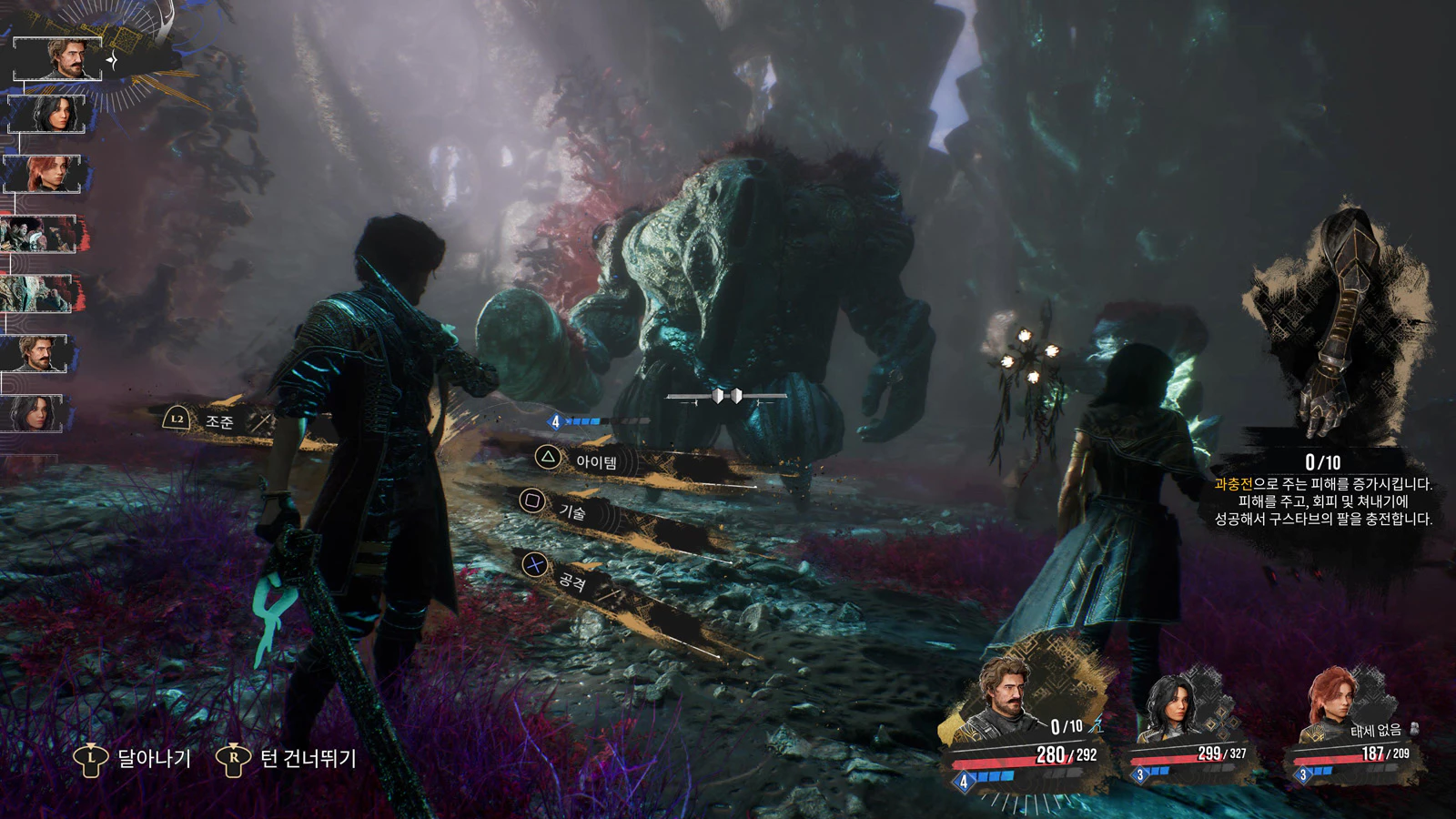Select Gustave's party portrait above 280/292 HP
This screenshot has height=819, width=1456.
[x=1006, y=696]
